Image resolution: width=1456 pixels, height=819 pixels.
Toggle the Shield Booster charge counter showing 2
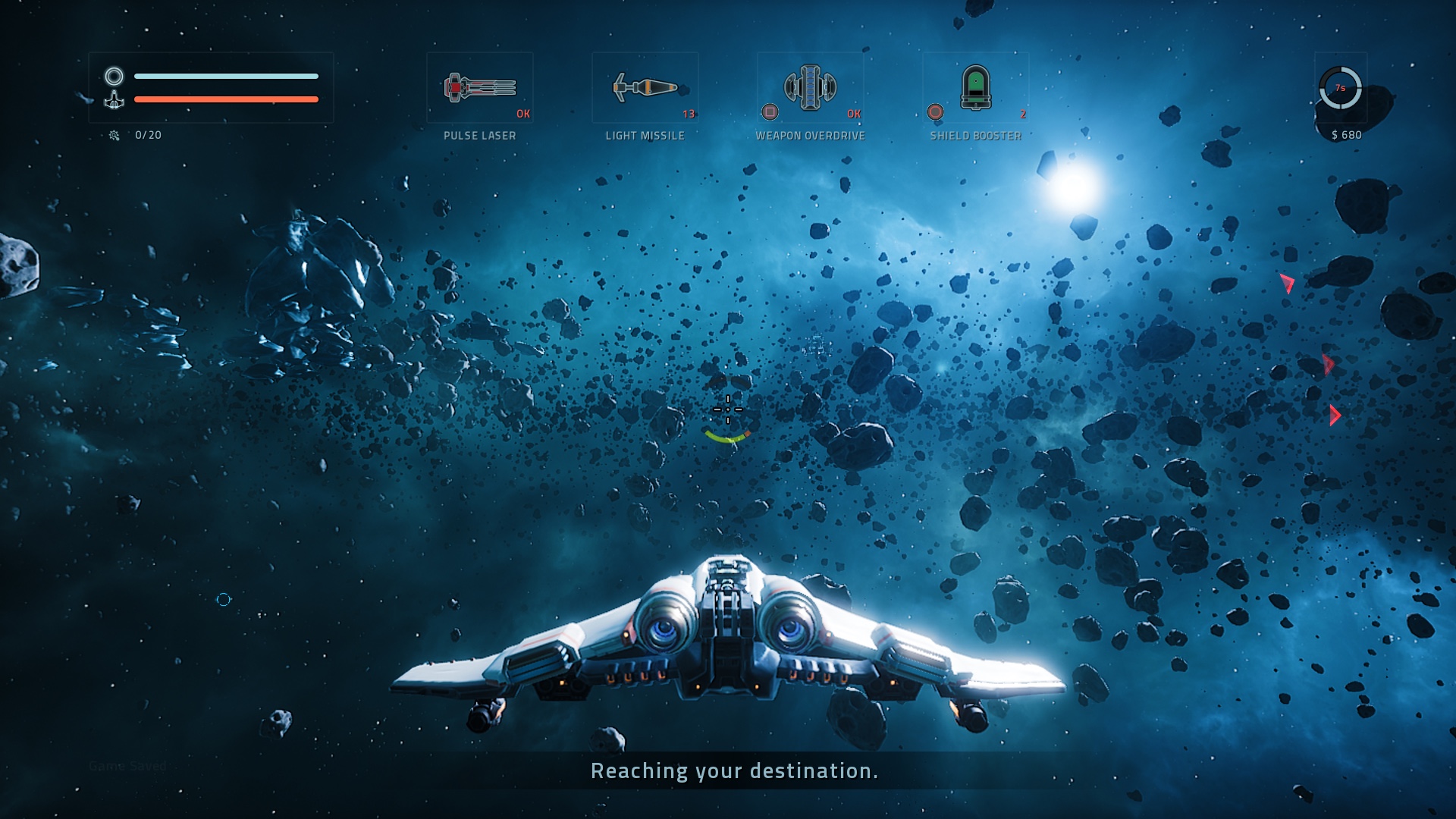[1024, 112]
